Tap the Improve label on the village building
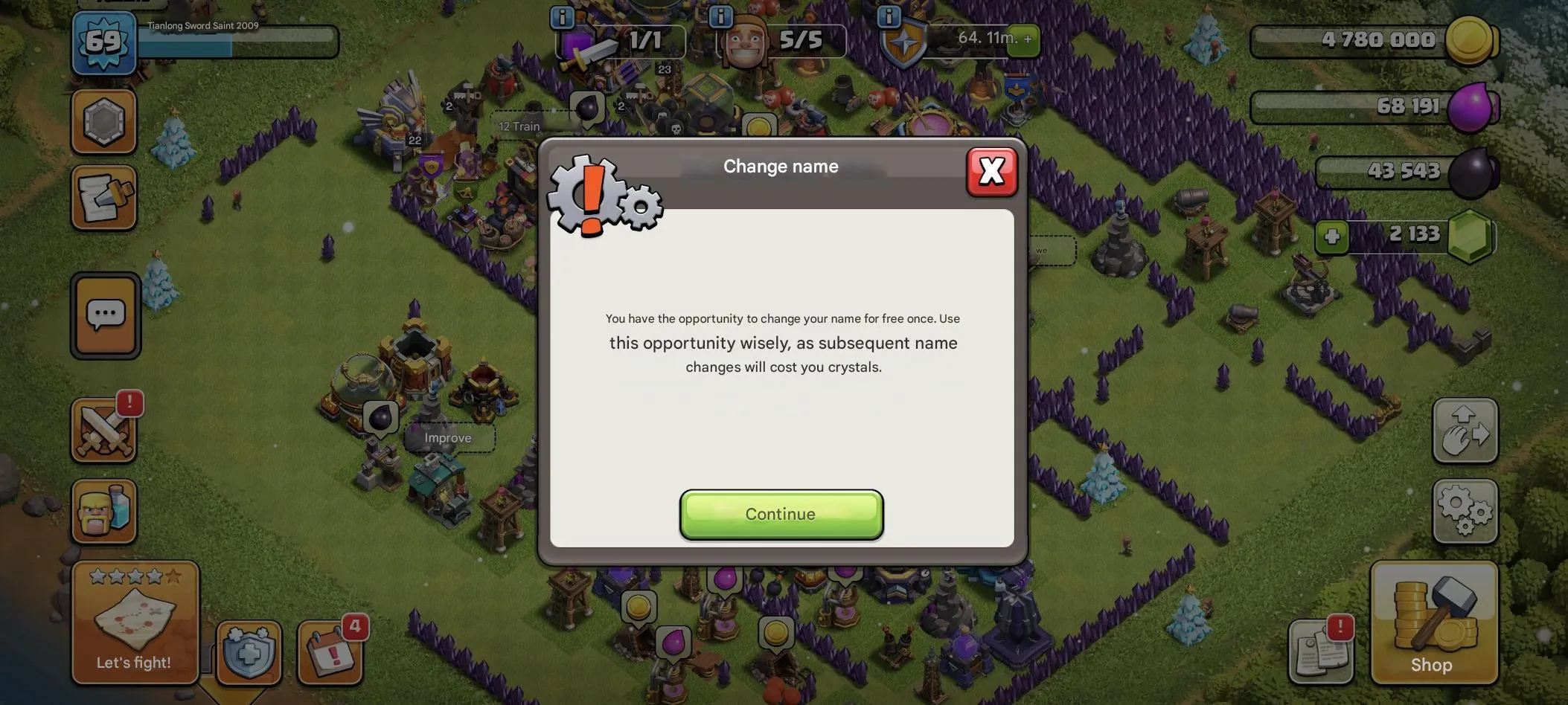 [447, 437]
